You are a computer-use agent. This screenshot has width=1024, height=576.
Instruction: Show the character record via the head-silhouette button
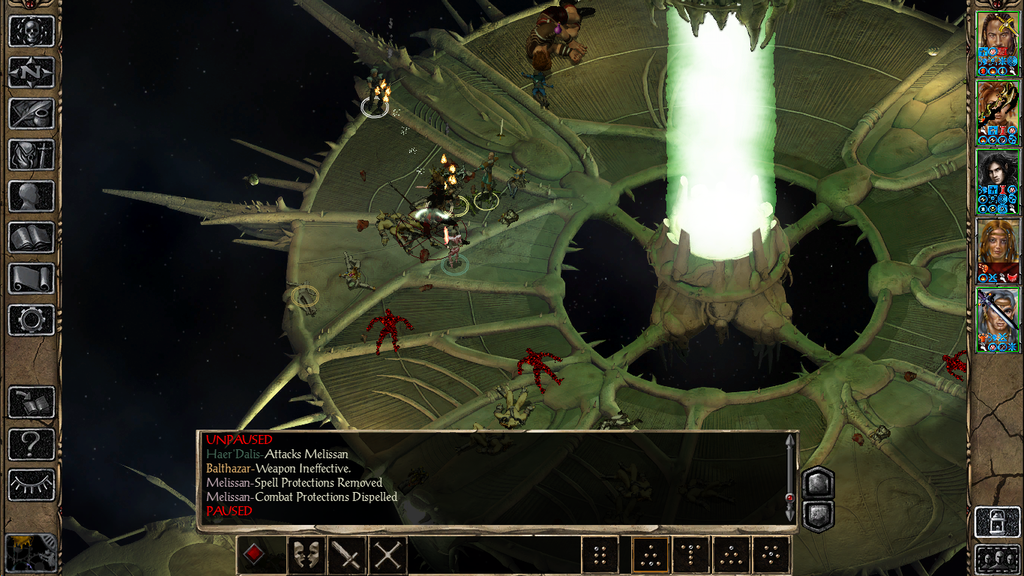coord(31,196)
